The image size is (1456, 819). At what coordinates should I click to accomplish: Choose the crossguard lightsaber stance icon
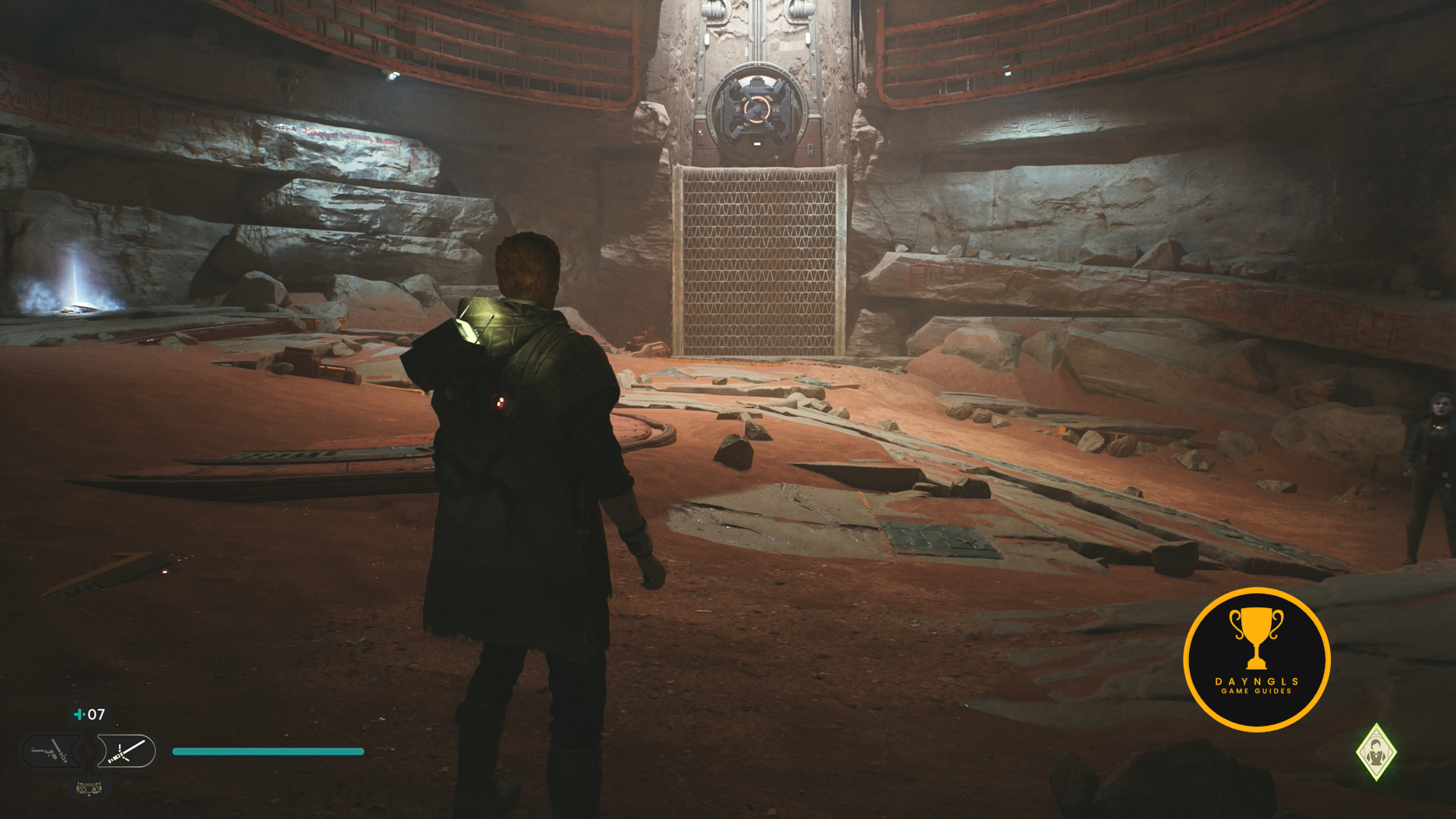pyautogui.click(x=127, y=752)
